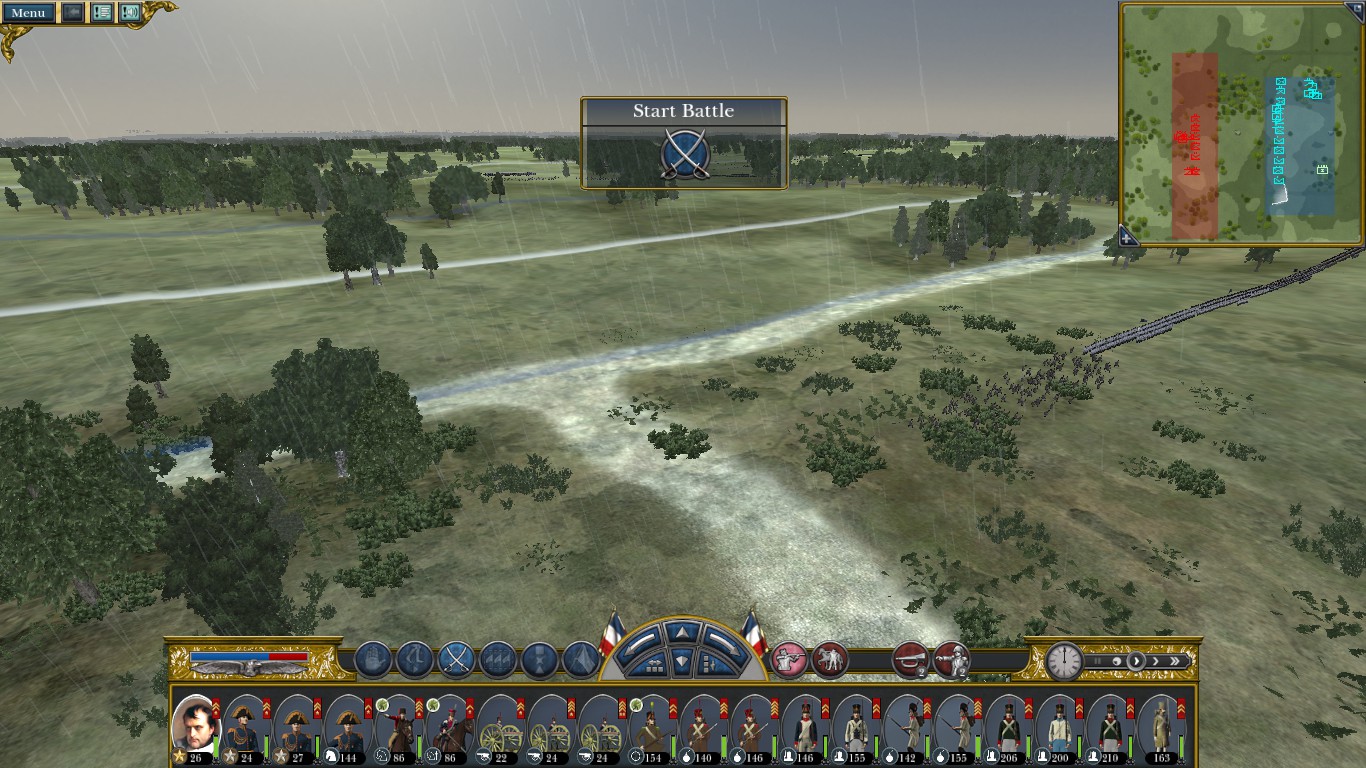Toggle the text advice notification button

pos(101,13)
